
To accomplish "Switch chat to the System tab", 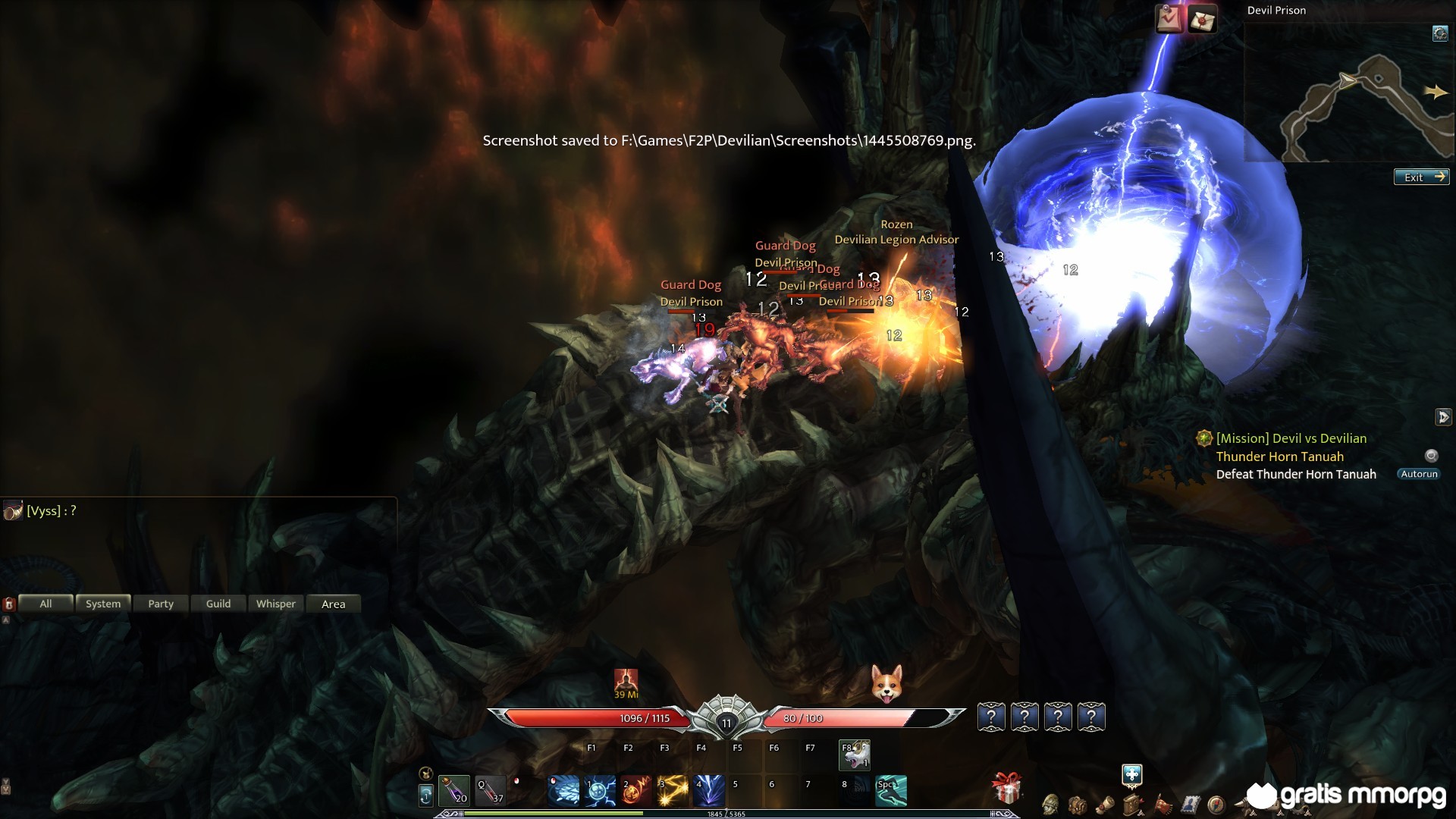I will click(103, 604).
